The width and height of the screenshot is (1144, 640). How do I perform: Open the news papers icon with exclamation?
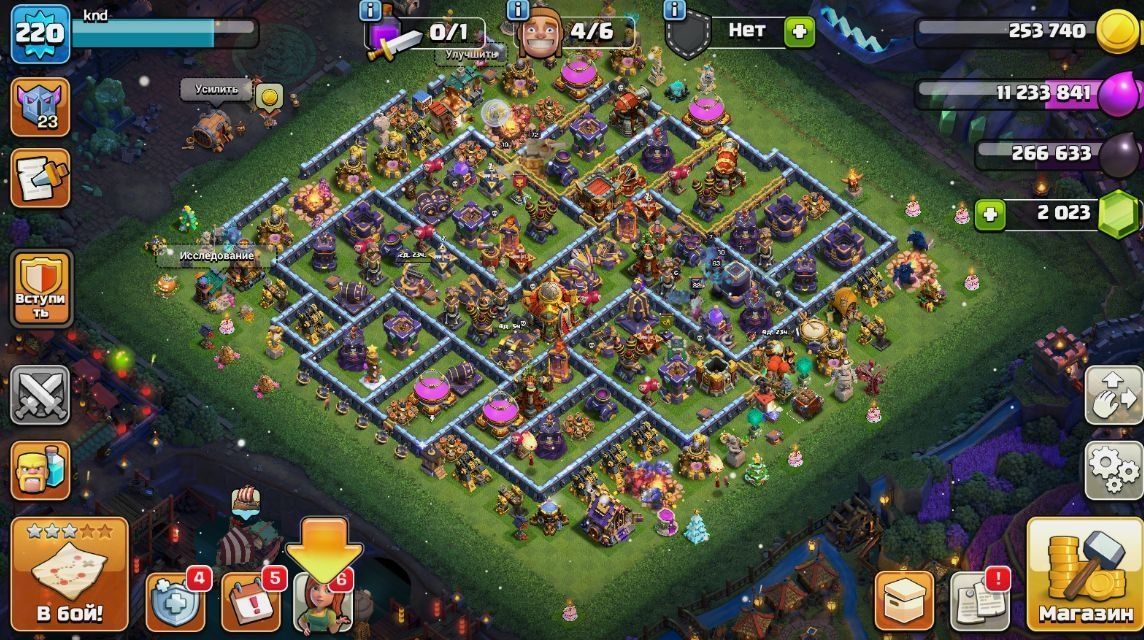click(x=978, y=602)
